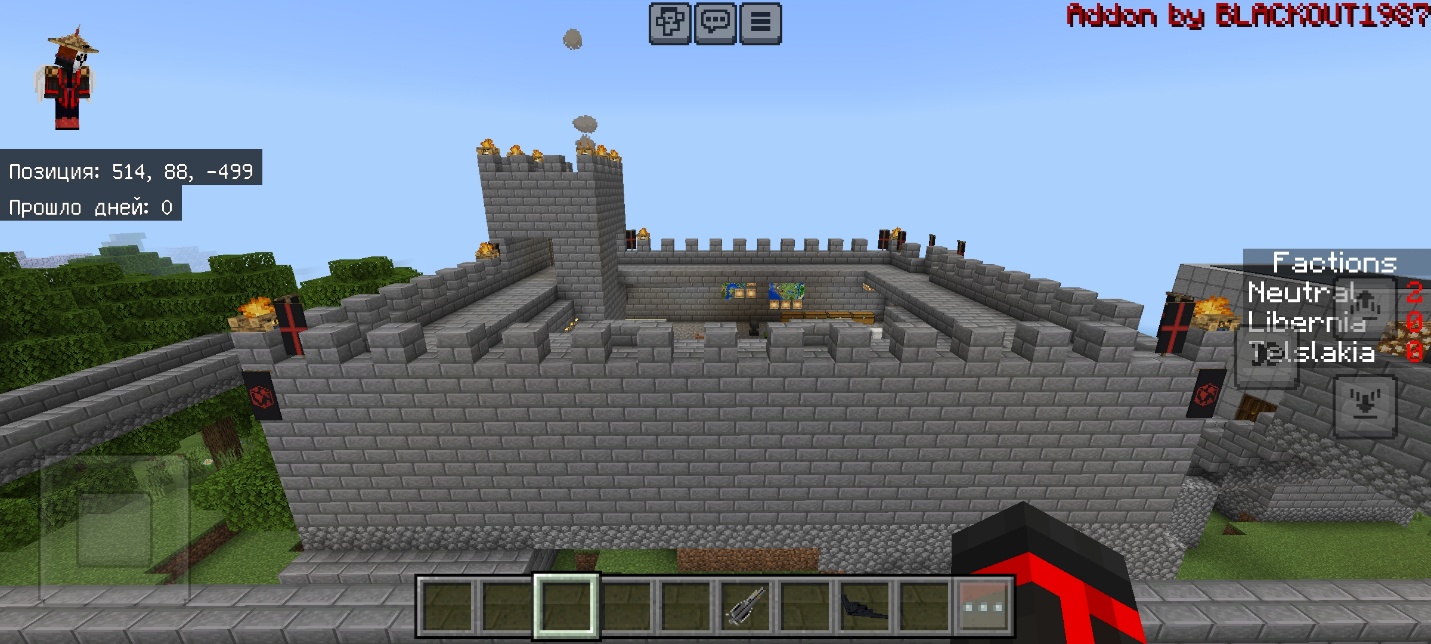1431x644 pixels.
Task: Open inventory with the three-dot button
Action: pos(983,606)
